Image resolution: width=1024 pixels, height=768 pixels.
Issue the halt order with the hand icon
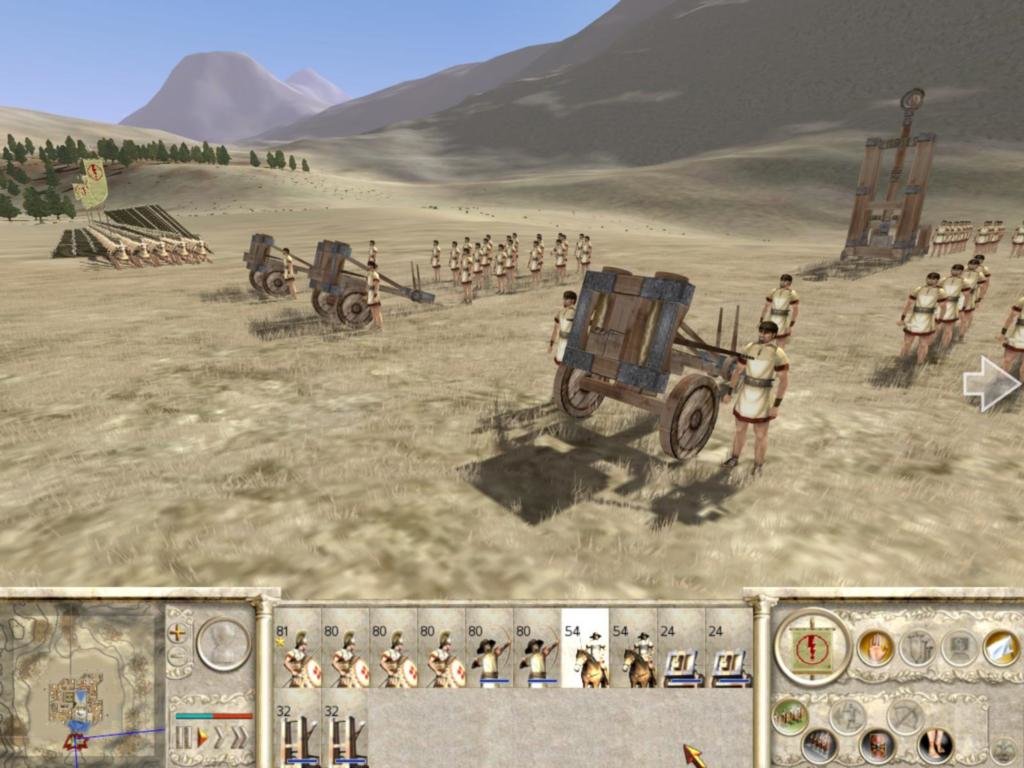point(875,647)
